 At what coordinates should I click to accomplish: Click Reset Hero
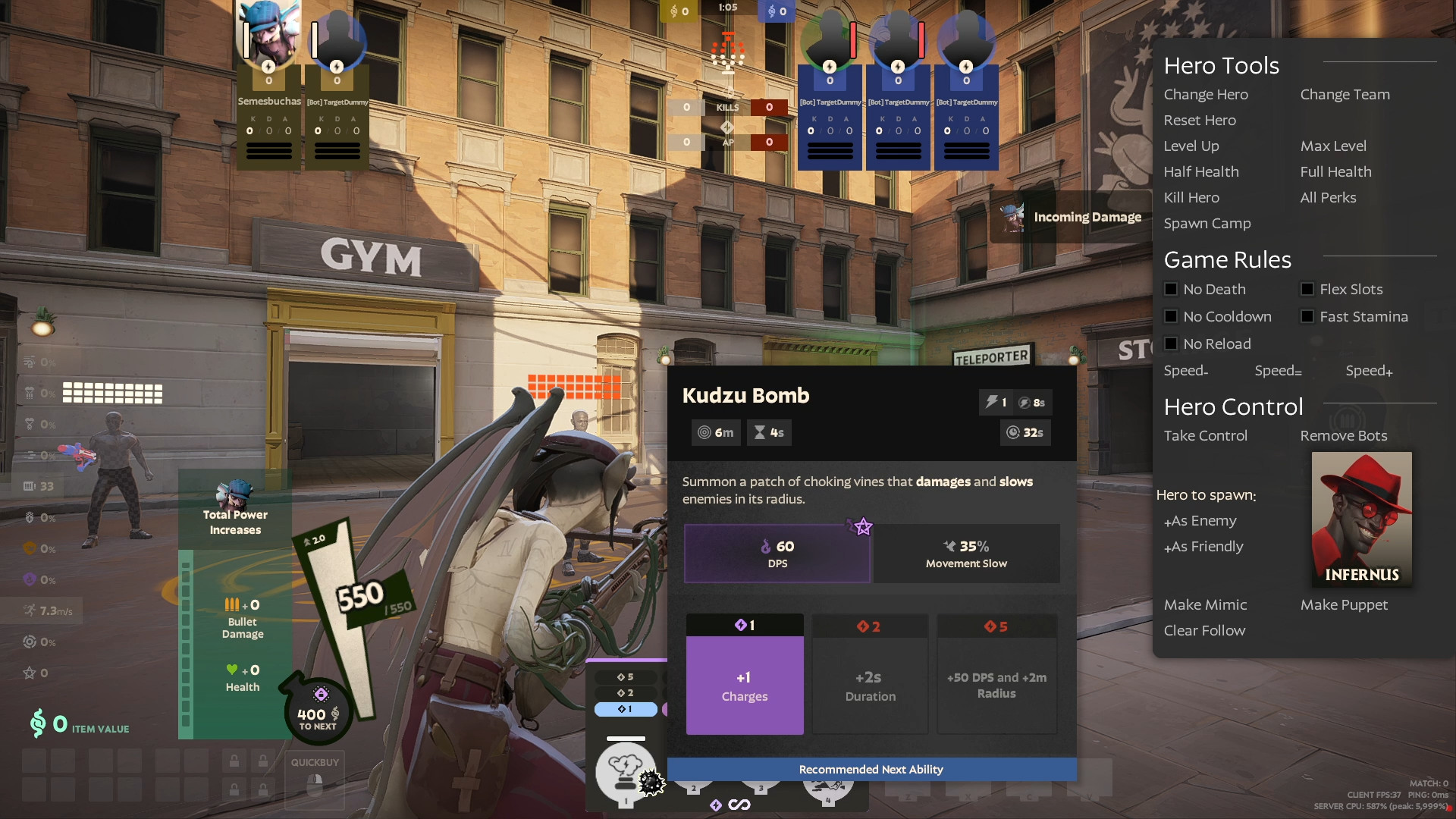[1200, 121]
